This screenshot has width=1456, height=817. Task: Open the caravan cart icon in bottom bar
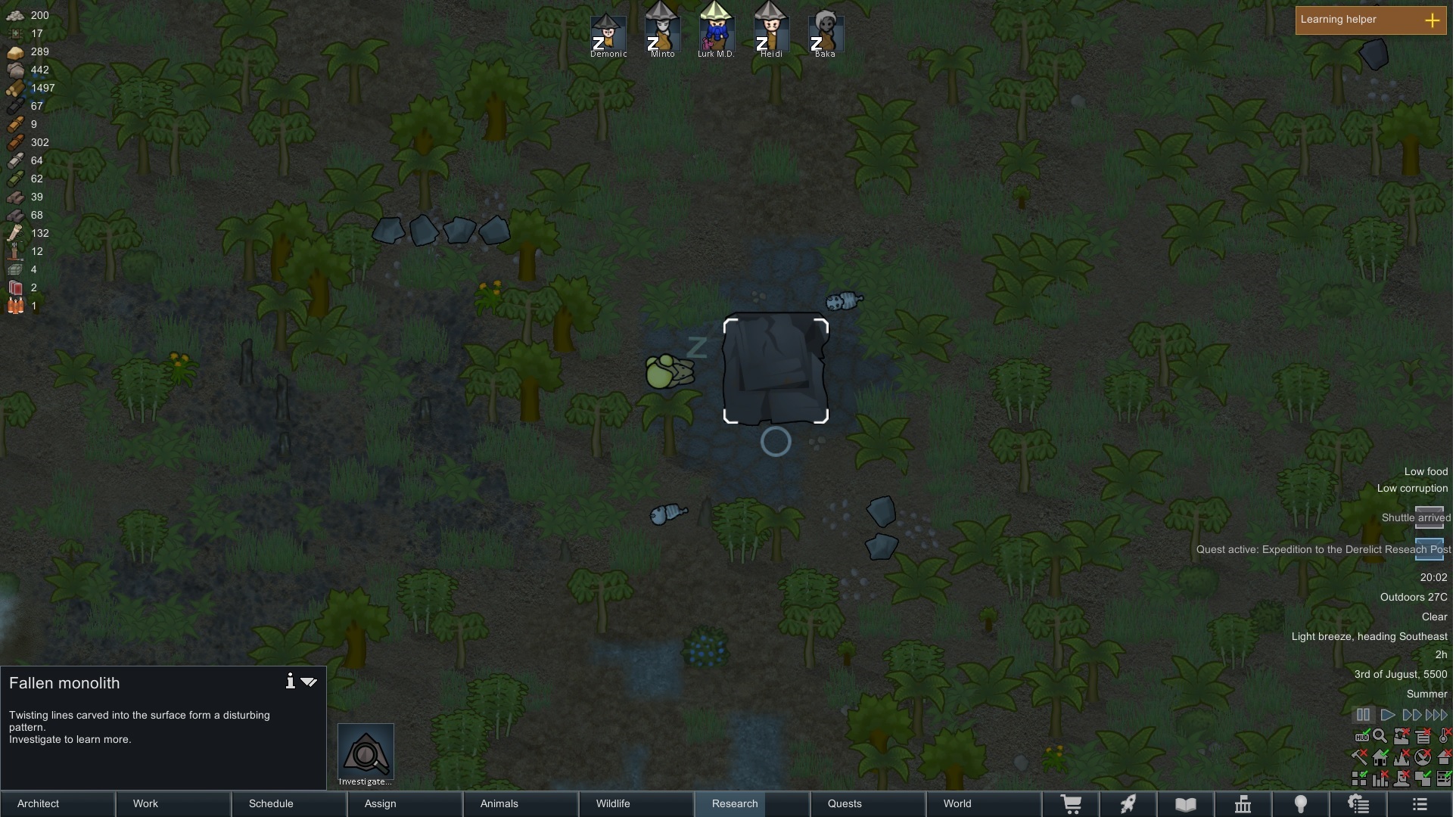pos(1072,804)
